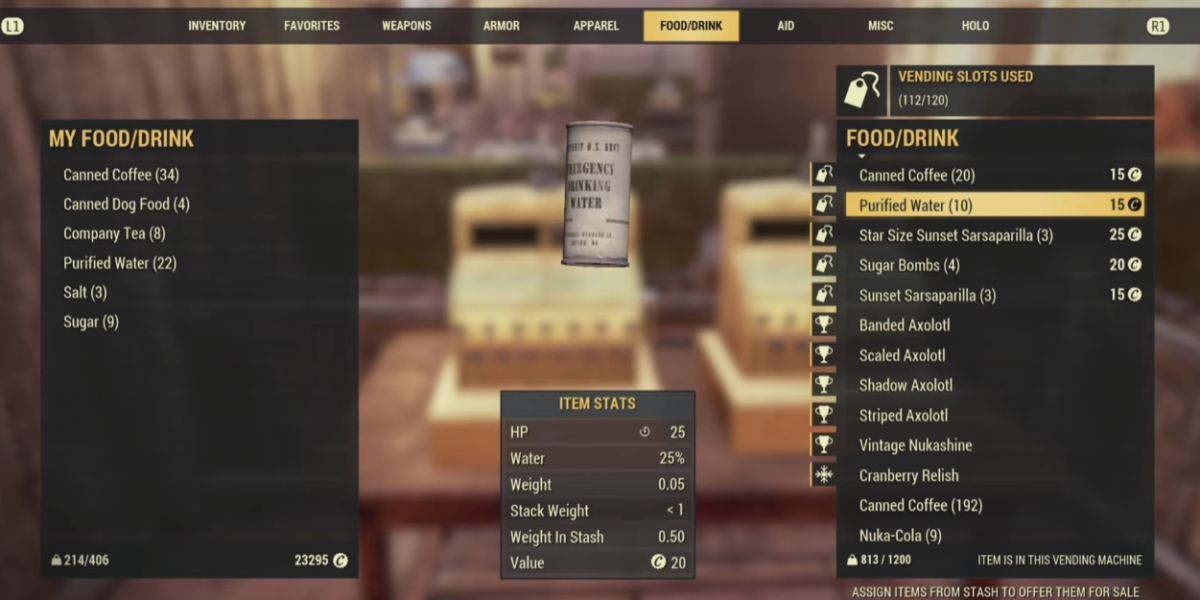
Task: Select Purified Water (22) in my inventory
Action: (x=120, y=263)
